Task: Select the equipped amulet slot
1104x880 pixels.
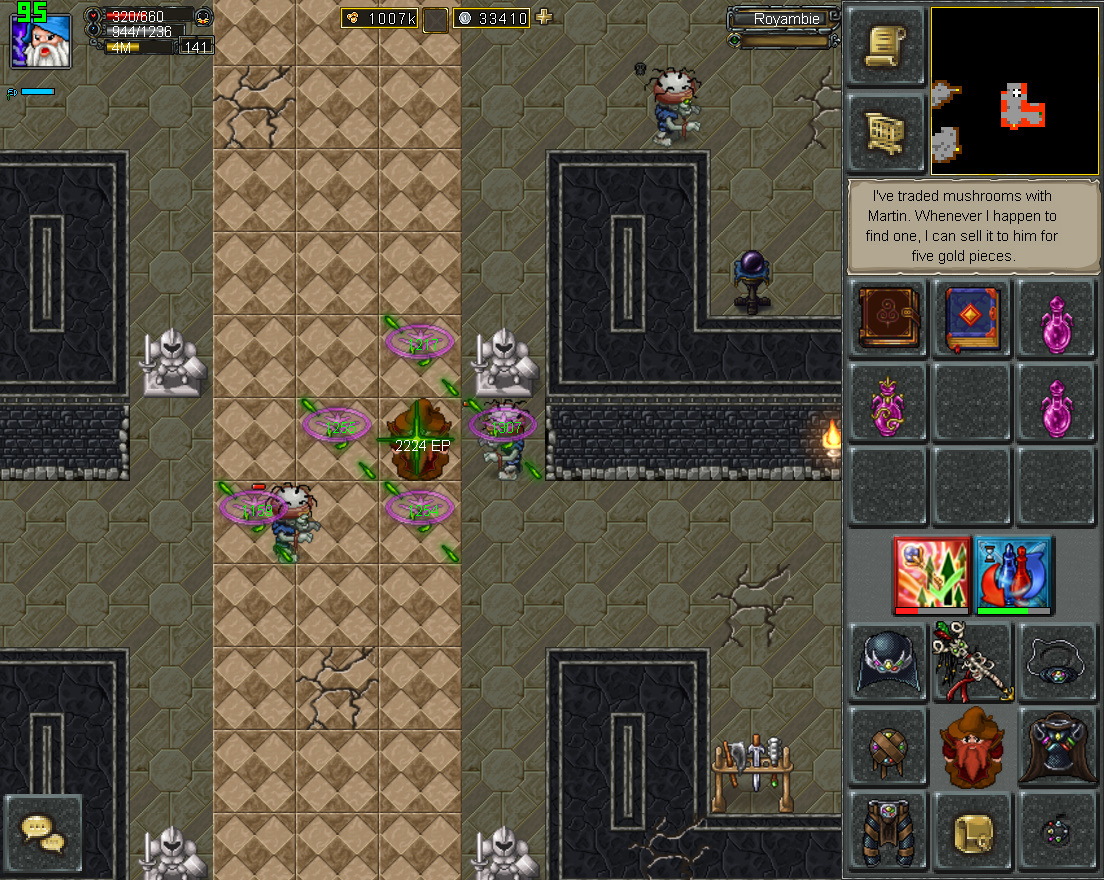Action: [1057, 662]
